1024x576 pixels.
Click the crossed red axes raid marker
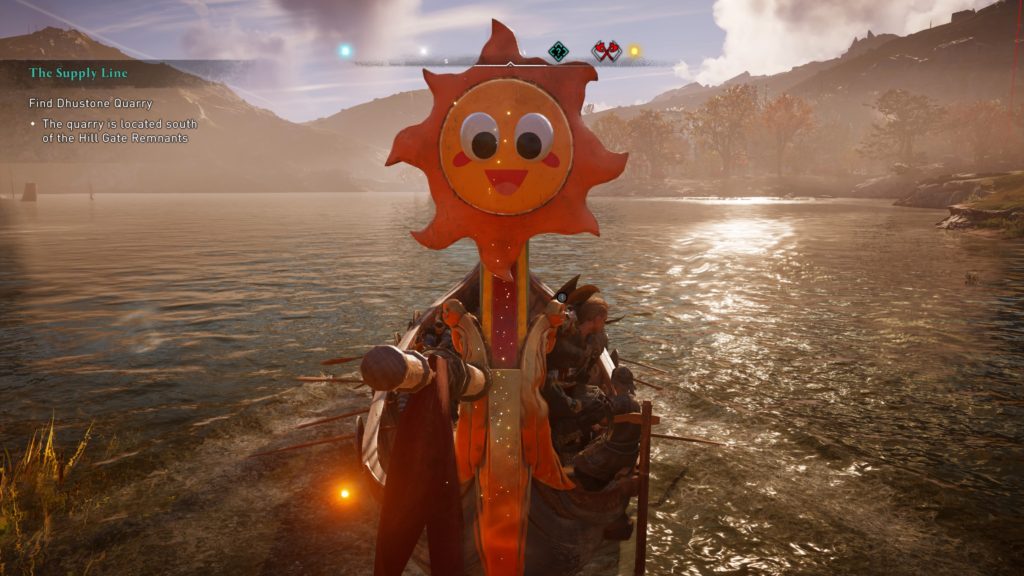[x=606, y=51]
